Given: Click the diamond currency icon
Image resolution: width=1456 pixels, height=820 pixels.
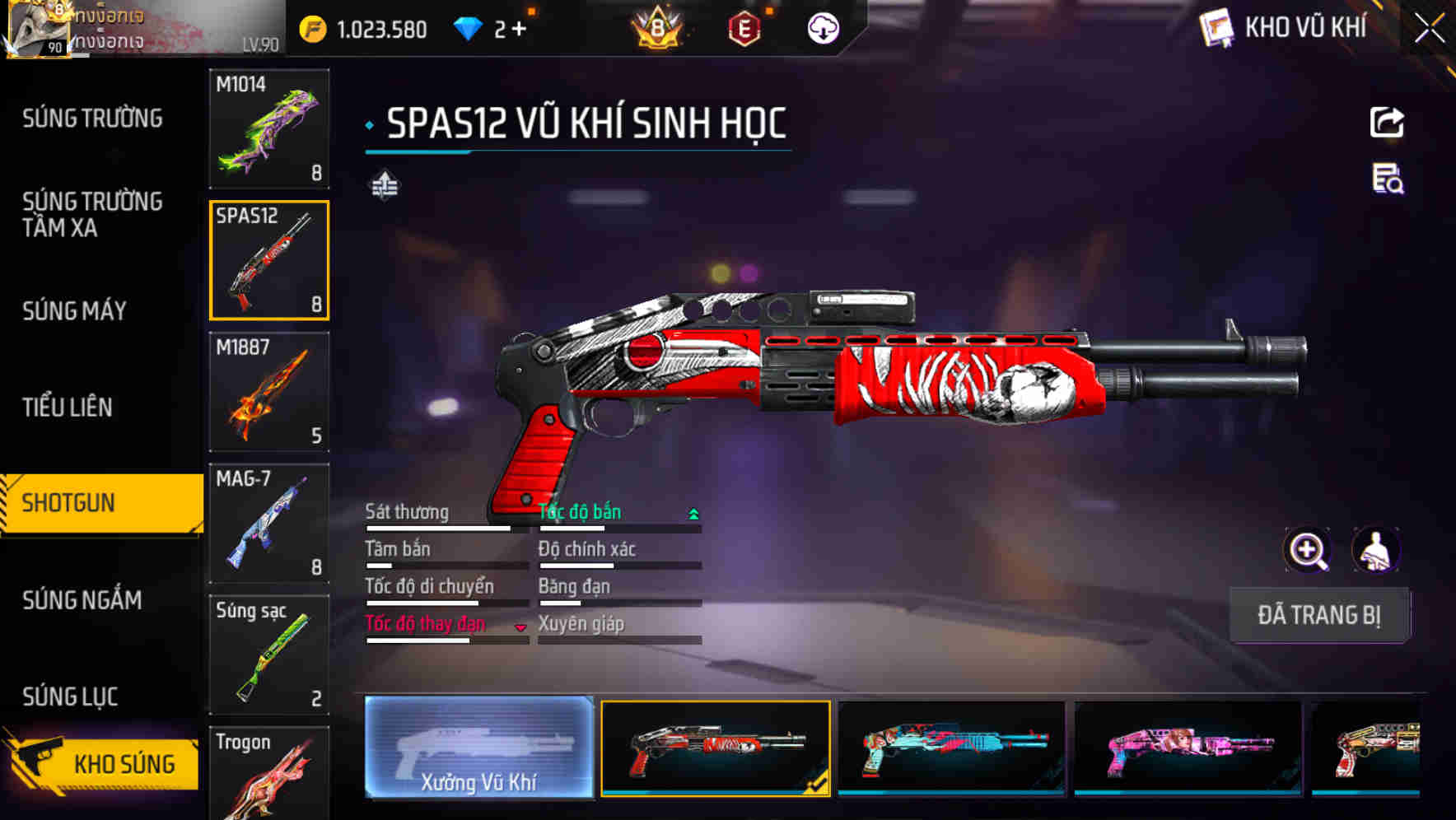Looking at the screenshot, I should point(469,28).
